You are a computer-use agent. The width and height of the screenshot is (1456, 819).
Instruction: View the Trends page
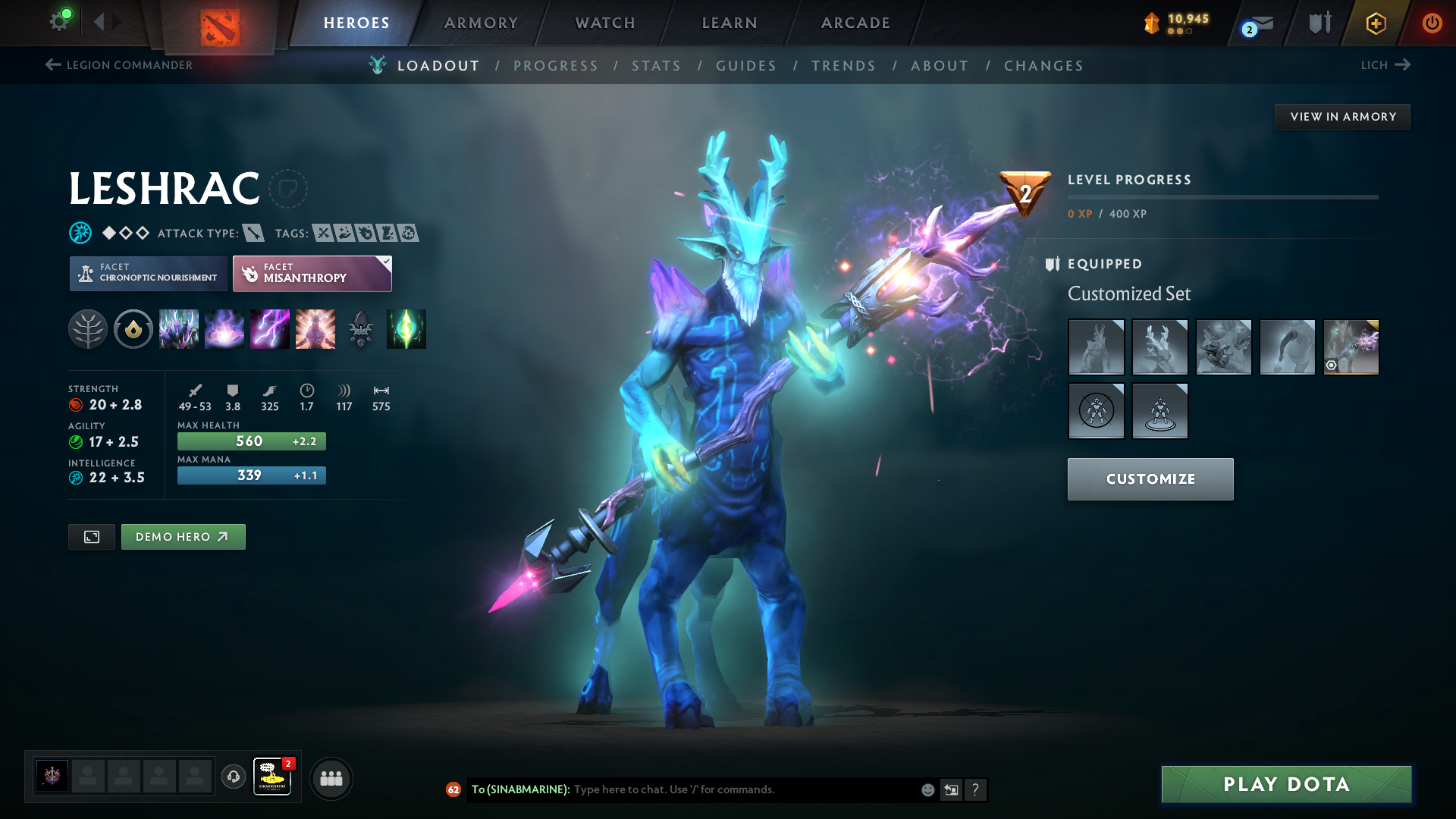click(x=843, y=66)
